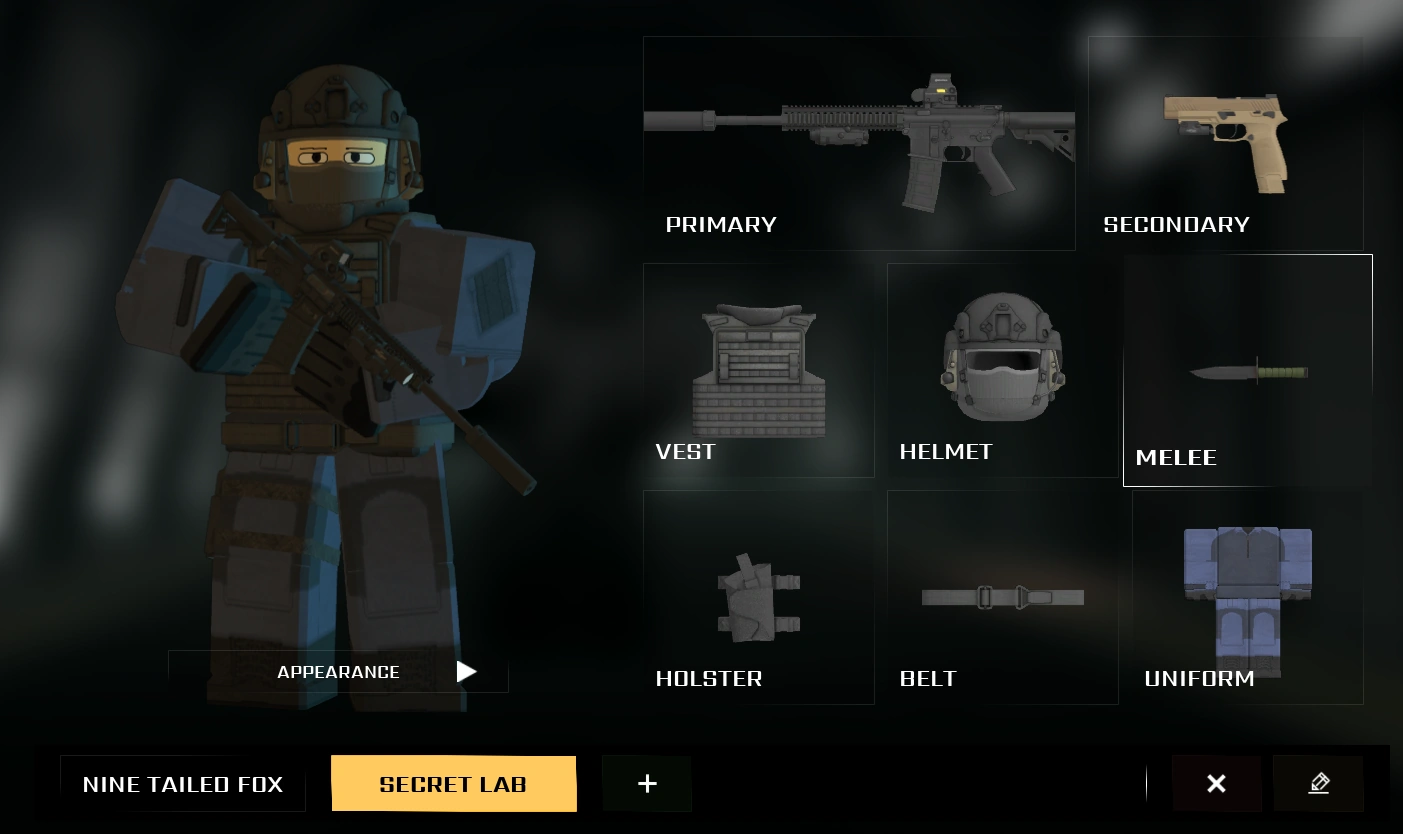Click the Appearance button label
Image resolution: width=1403 pixels, height=834 pixels.
click(338, 672)
